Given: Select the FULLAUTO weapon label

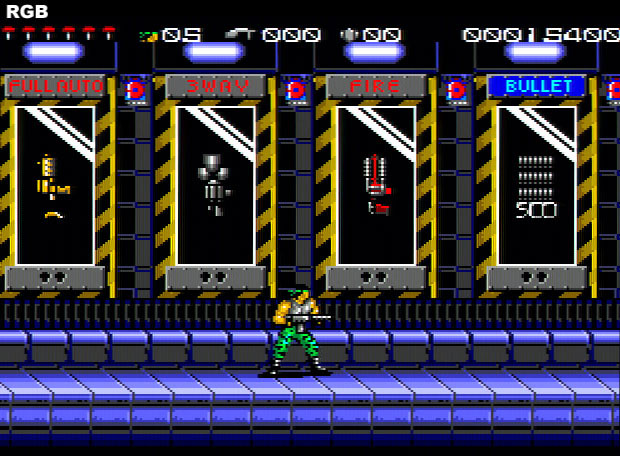Looking at the screenshot, I should click(x=56, y=87).
